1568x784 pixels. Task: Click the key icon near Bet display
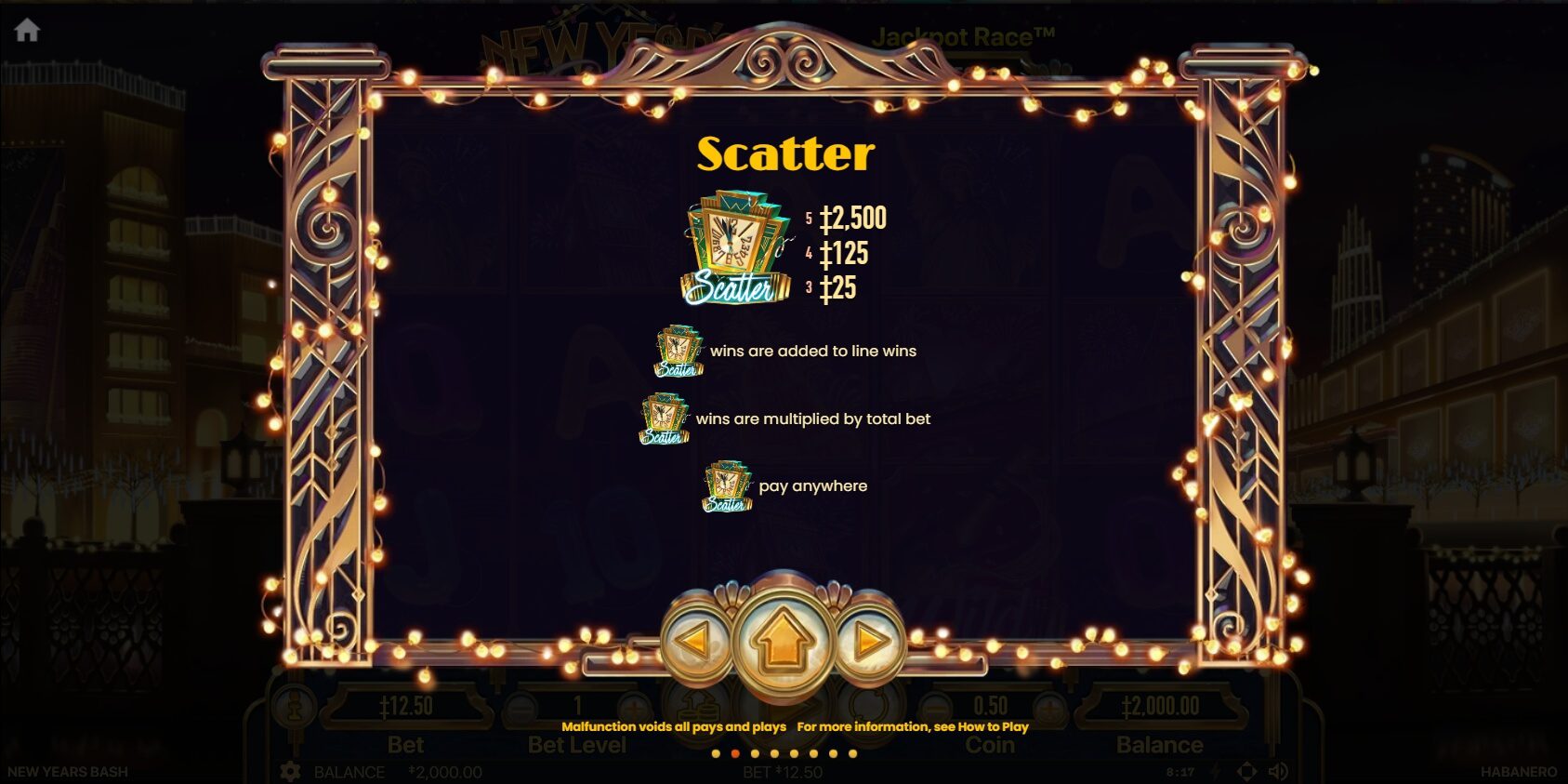tap(296, 707)
